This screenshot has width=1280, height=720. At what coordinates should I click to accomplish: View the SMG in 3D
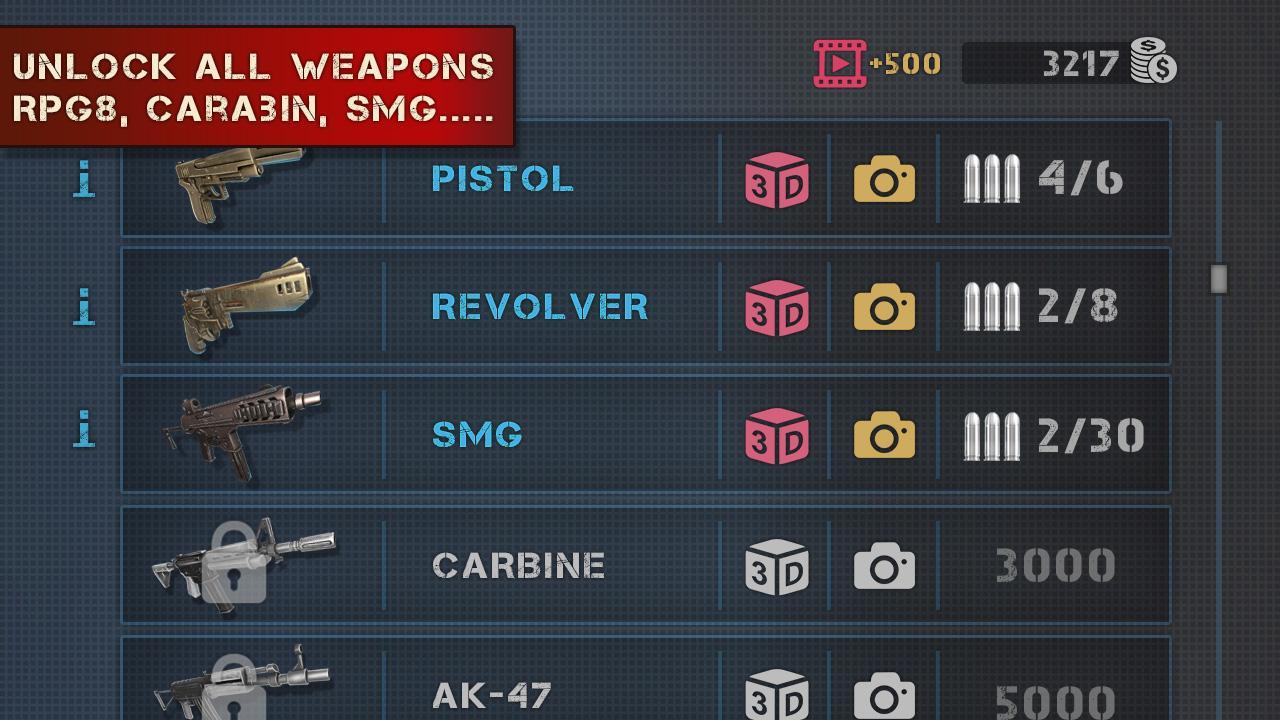[778, 434]
